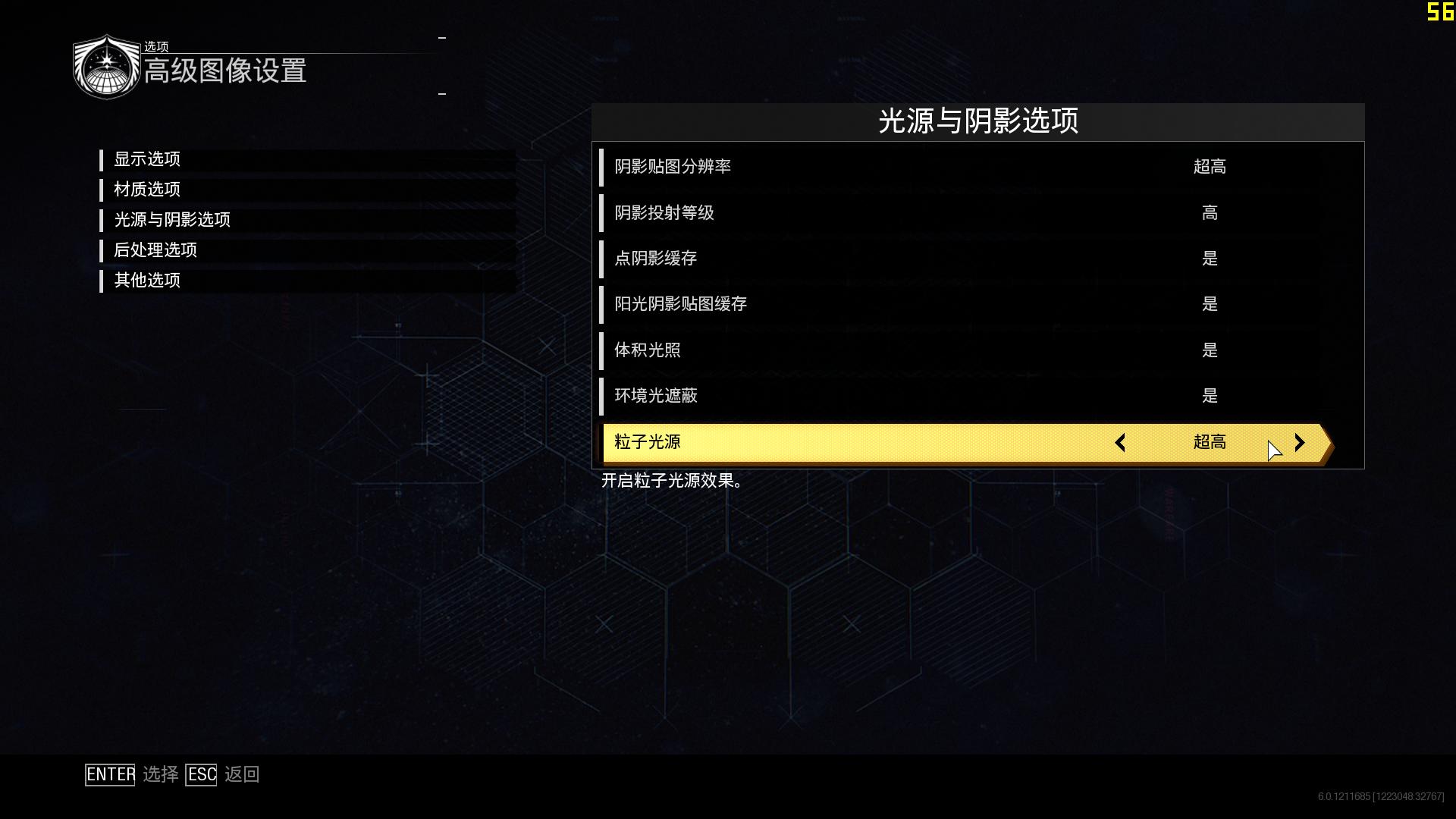The image size is (1456, 819).
Task: Switch to 材质选项 section
Action: coord(147,190)
